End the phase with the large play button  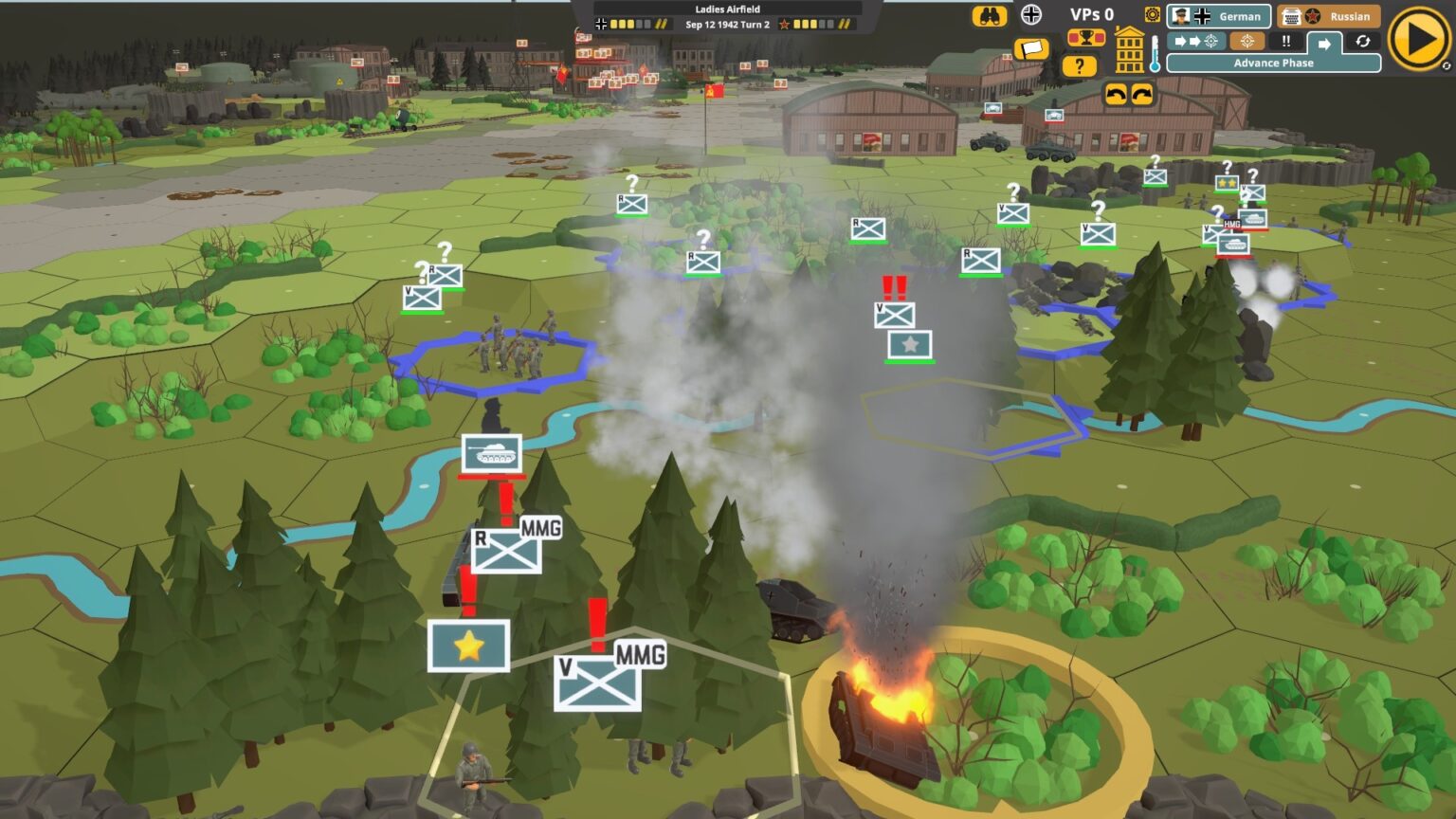pyautogui.click(x=1418, y=40)
